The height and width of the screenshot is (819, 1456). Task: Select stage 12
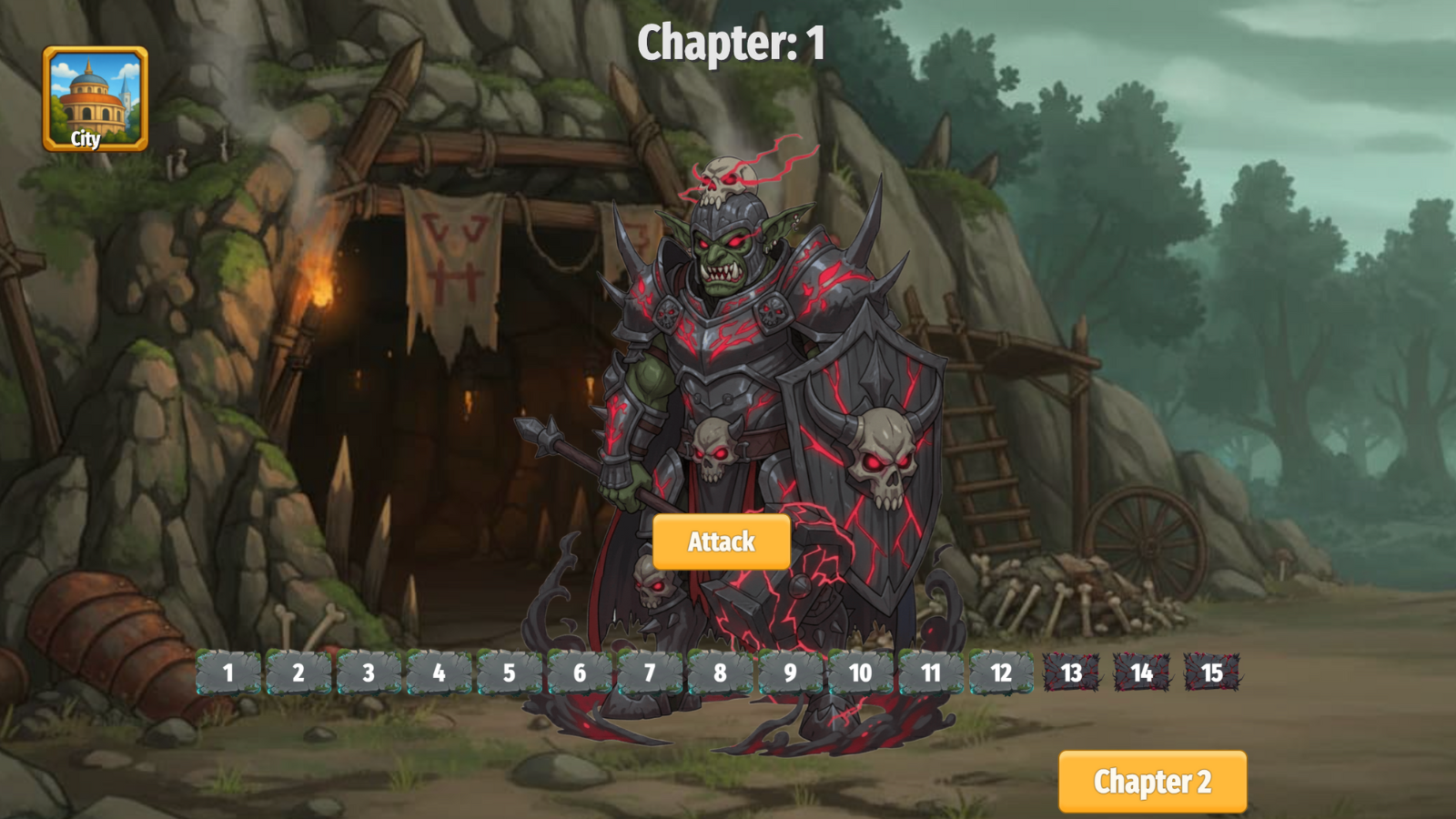[x=1000, y=674]
